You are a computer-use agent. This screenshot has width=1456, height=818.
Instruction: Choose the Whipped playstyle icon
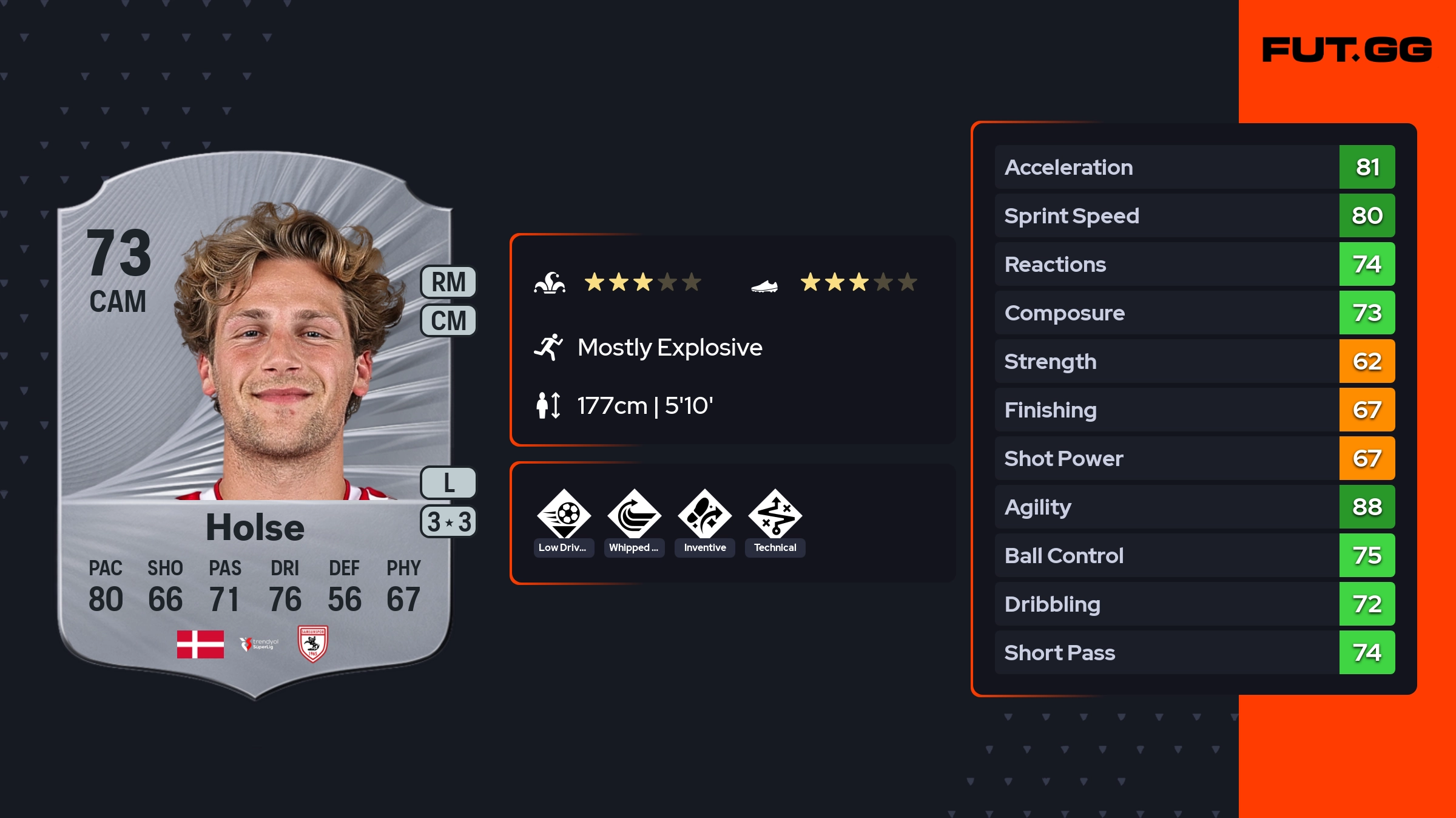point(634,516)
